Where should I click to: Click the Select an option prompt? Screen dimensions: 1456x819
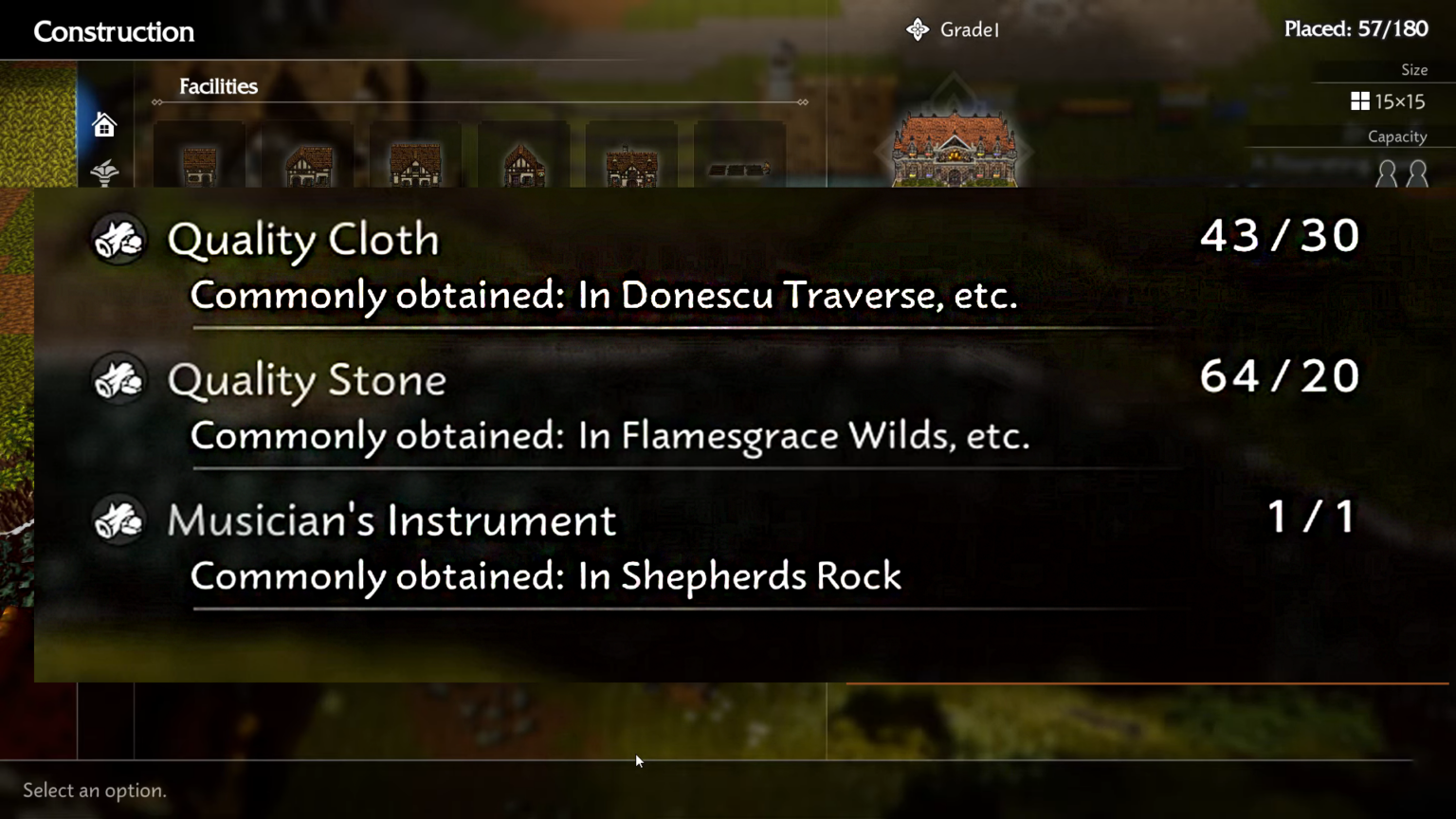coord(94,790)
